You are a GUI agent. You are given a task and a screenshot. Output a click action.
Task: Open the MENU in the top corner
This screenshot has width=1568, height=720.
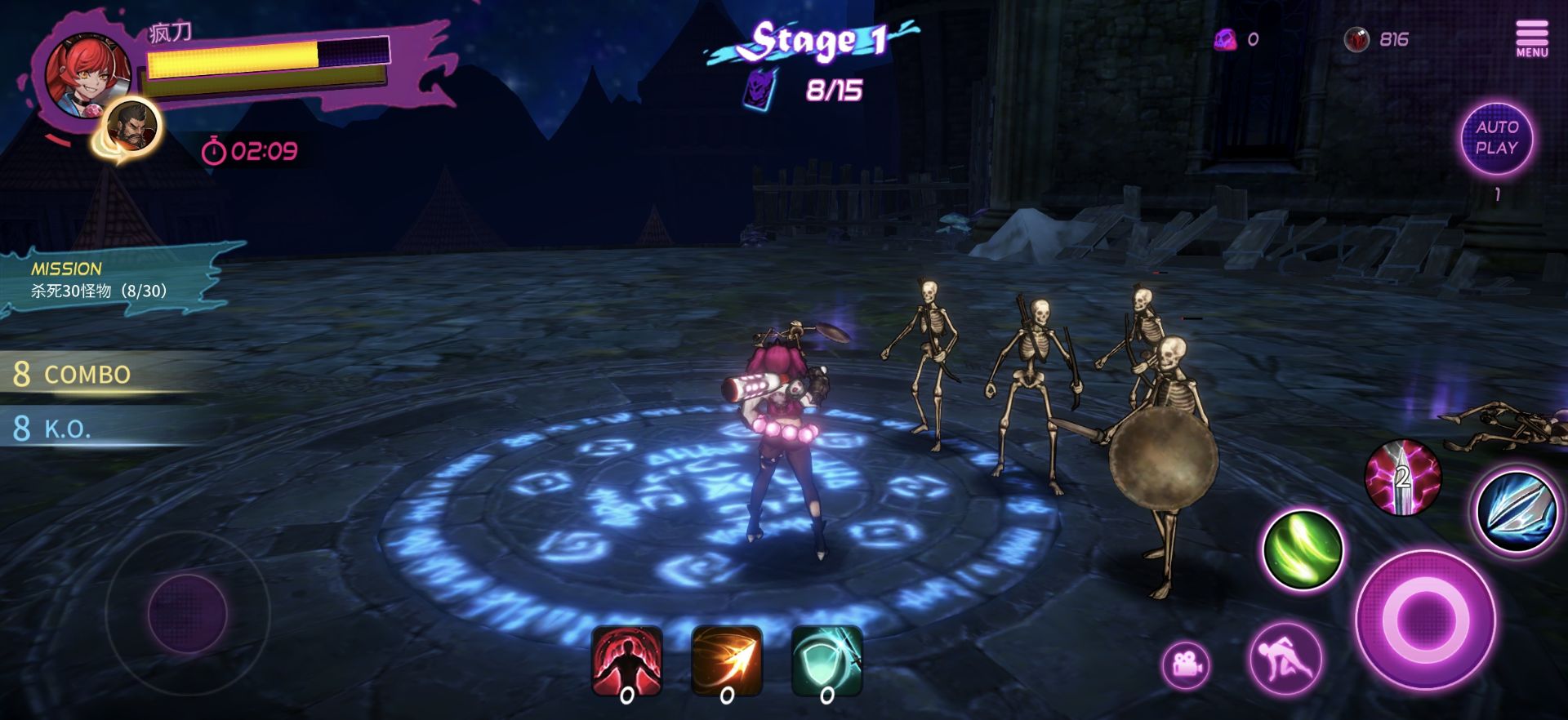pos(1531,38)
